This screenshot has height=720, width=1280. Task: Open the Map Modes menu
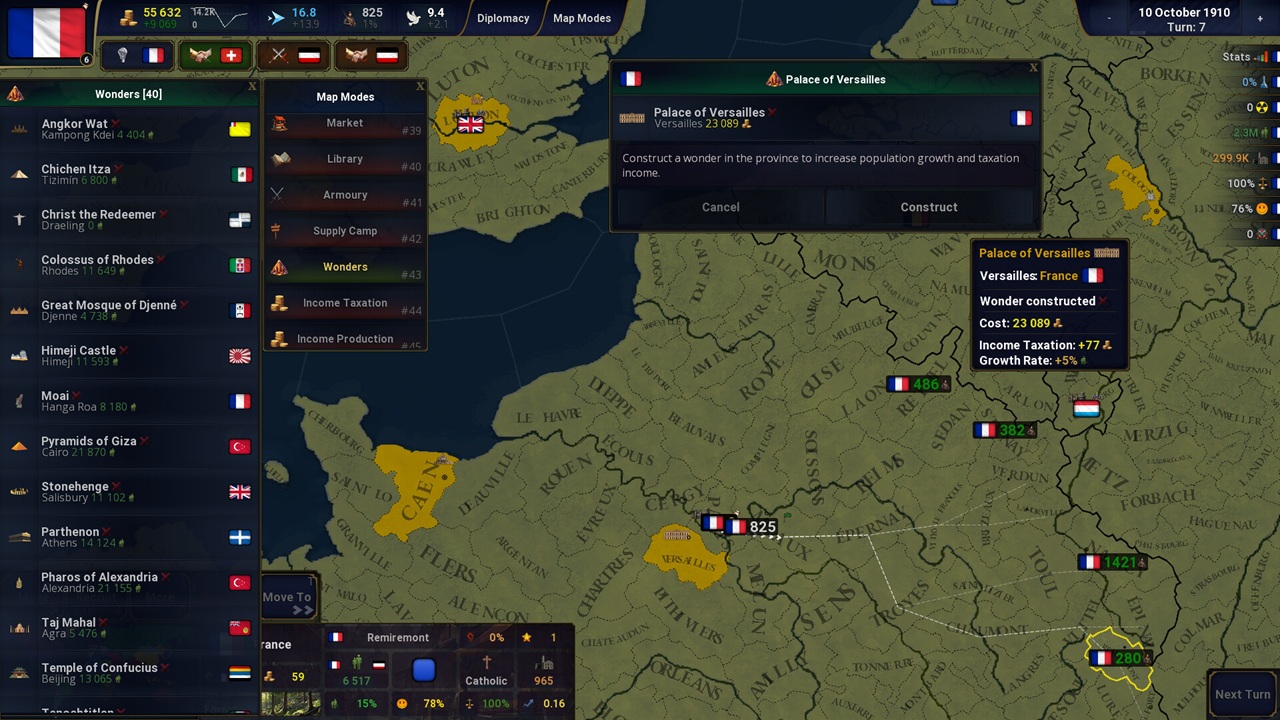point(582,18)
